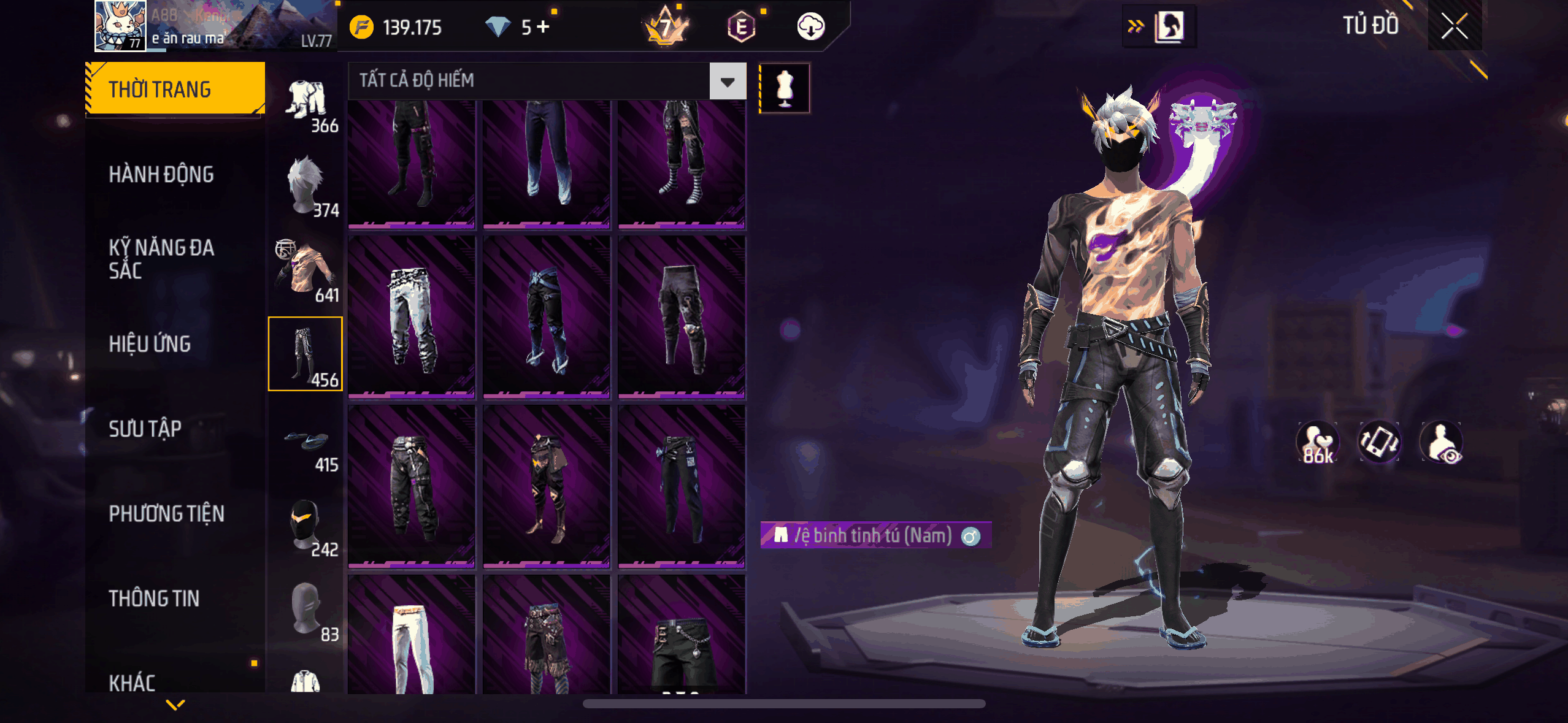
Task: Close the Tủ Đồ wardrobe screen
Action: [1454, 26]
